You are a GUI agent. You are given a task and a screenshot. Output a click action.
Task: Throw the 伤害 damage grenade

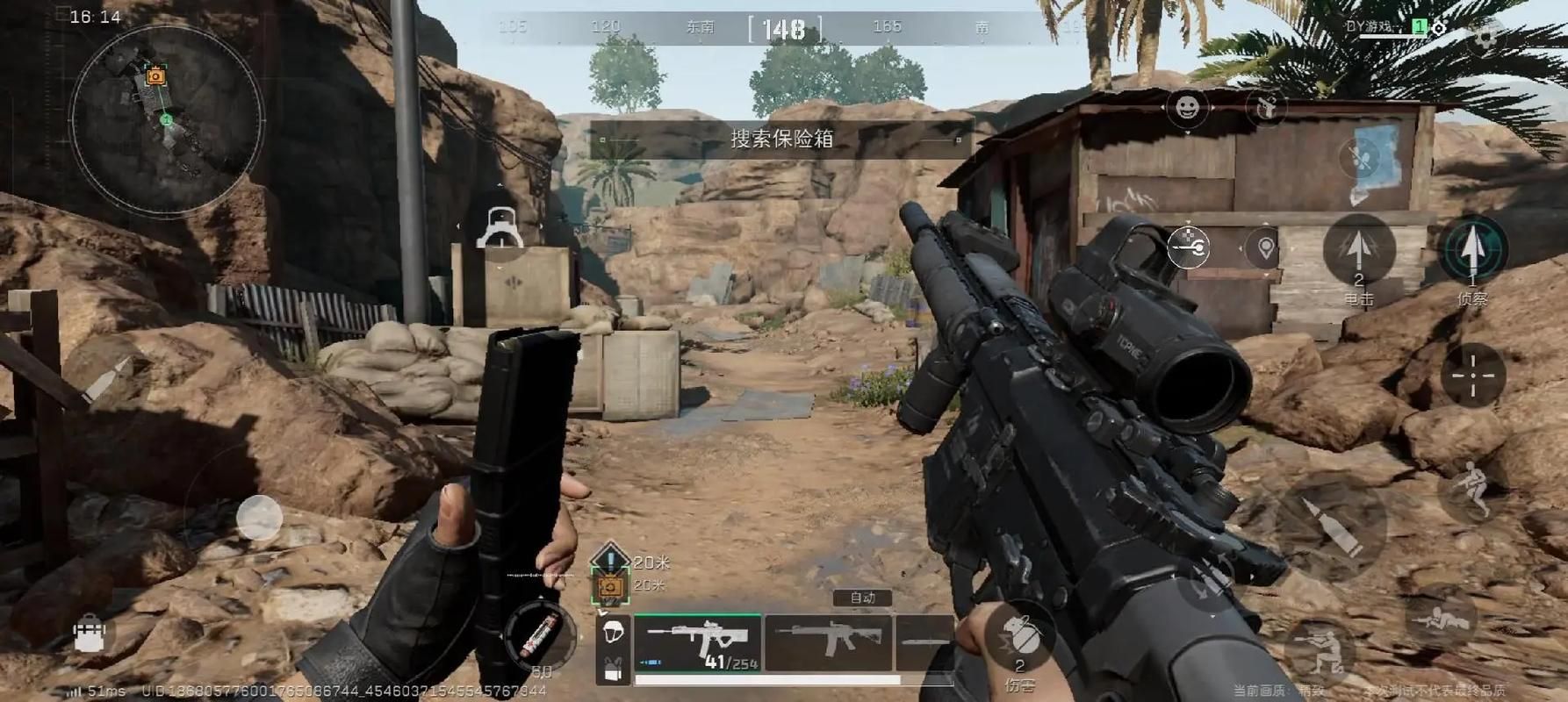click(1020, 641)
